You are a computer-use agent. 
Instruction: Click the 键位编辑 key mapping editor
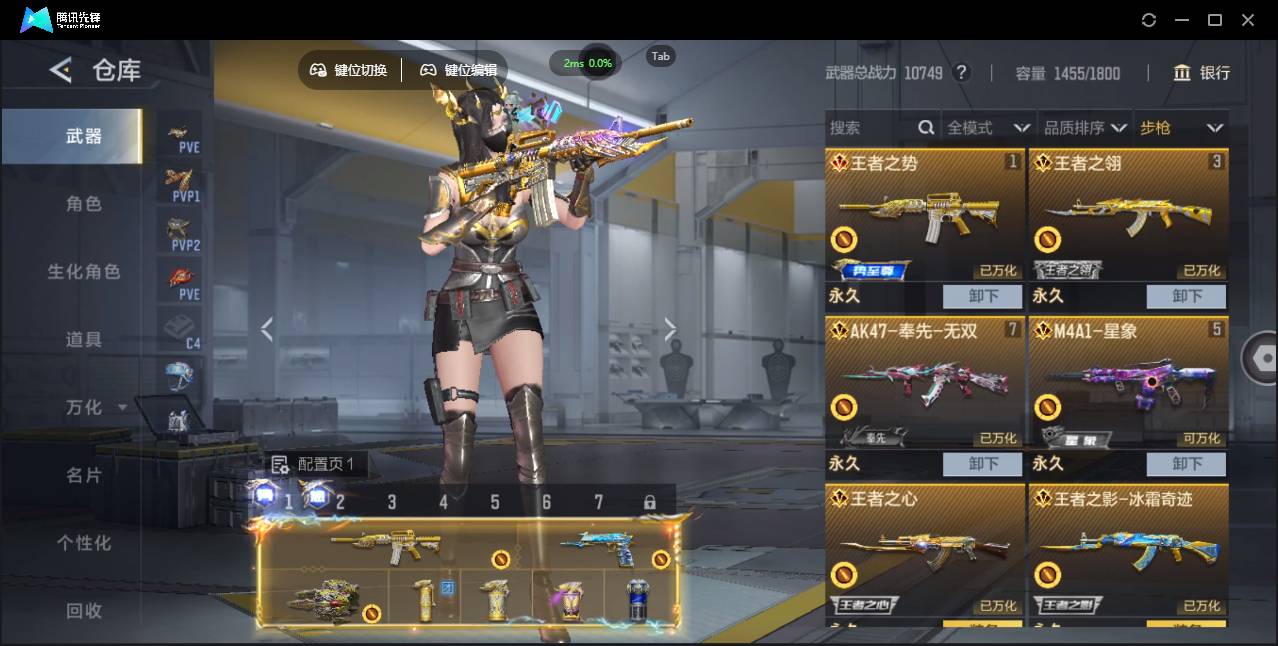point(458,70)
